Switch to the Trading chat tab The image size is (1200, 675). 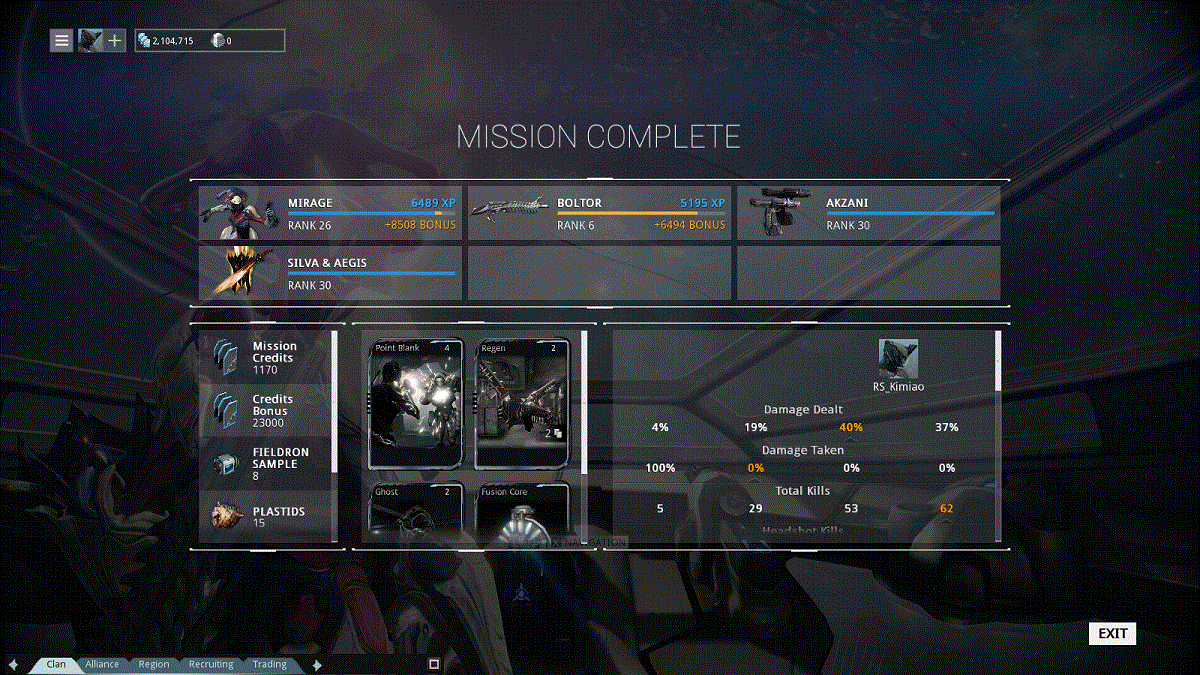point(269,664)
